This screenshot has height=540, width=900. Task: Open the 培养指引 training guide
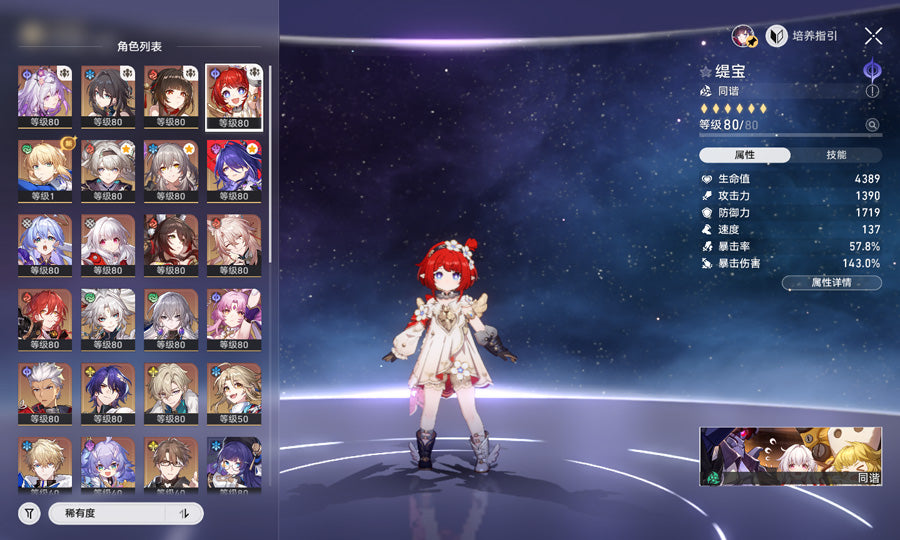click(803, 36)
